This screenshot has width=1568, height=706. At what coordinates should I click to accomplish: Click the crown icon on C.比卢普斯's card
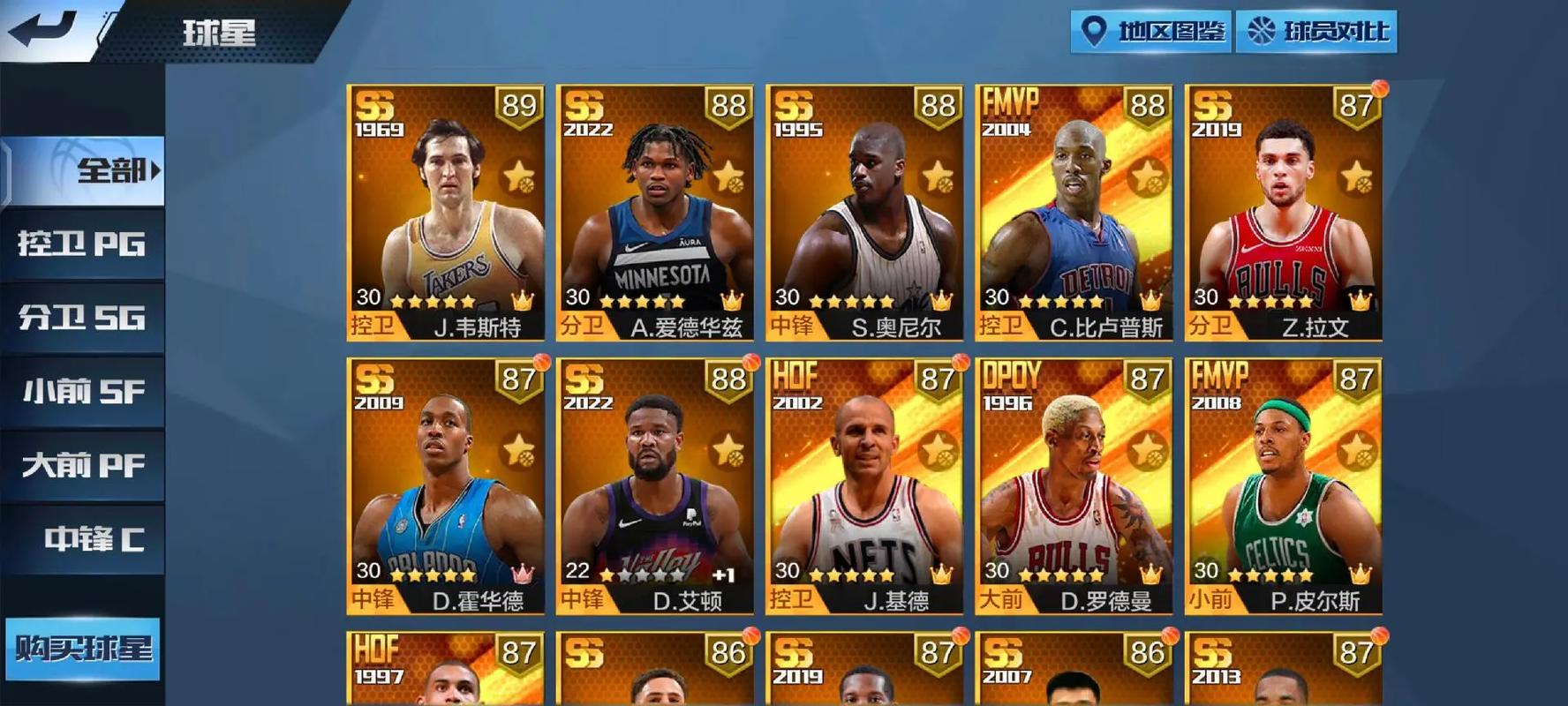pyautogui.click(x=1150, y=299)
